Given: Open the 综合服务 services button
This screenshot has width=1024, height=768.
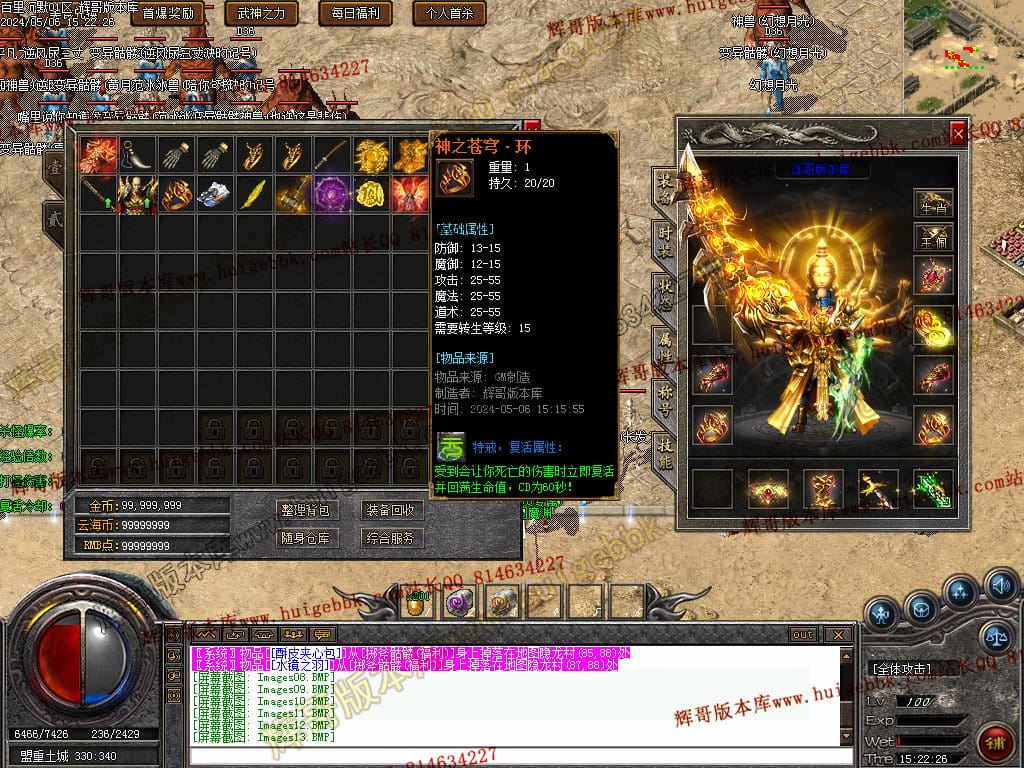Looking at the screenshot, I should [x=389, y=538].
